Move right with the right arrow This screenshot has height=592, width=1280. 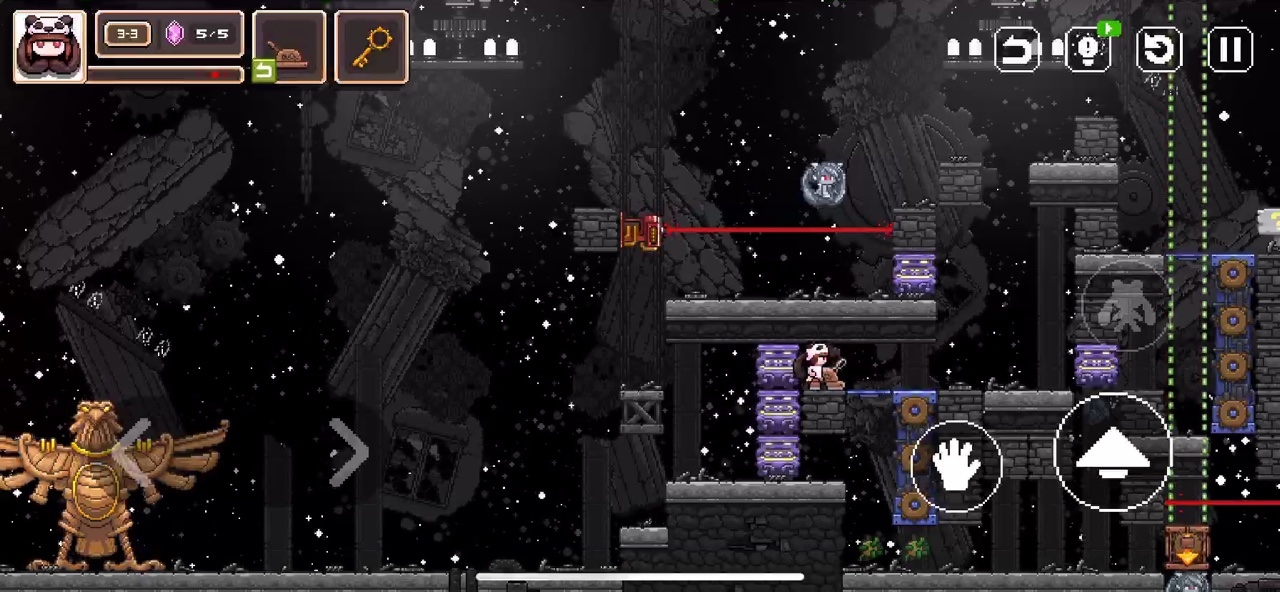point(348,452)
